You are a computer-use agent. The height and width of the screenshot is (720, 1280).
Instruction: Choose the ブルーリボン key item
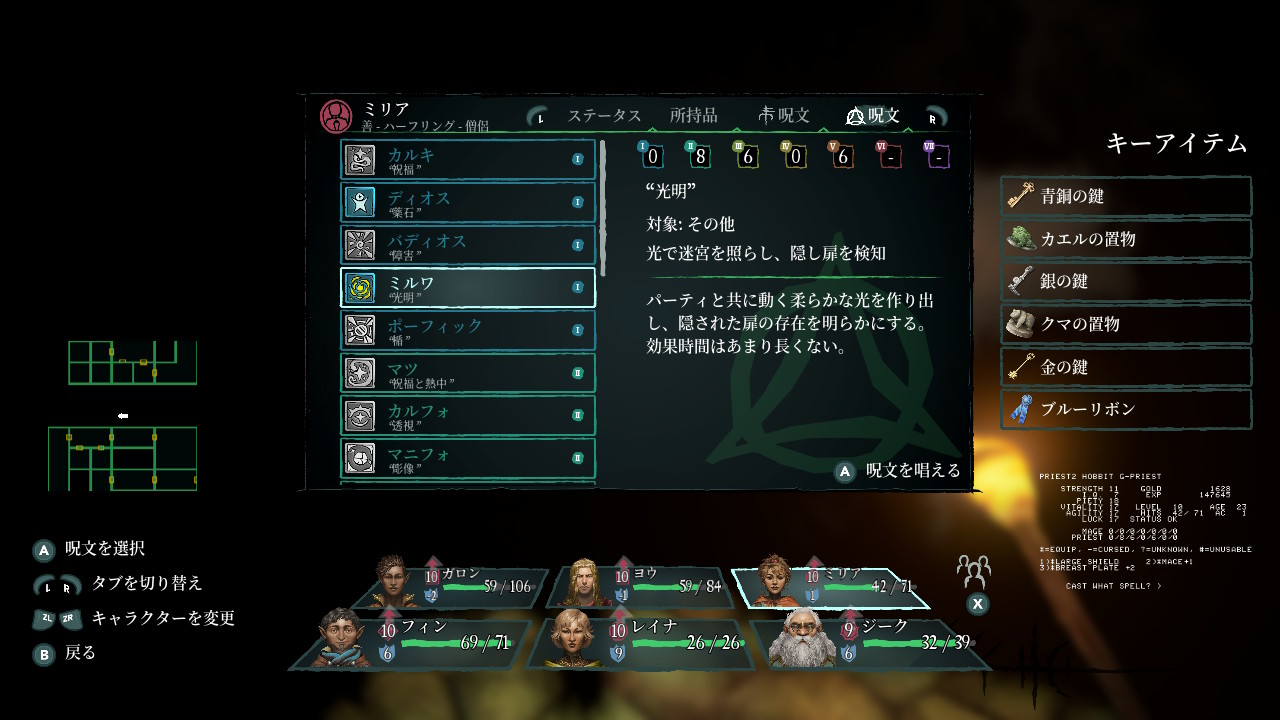point(1126,409)
